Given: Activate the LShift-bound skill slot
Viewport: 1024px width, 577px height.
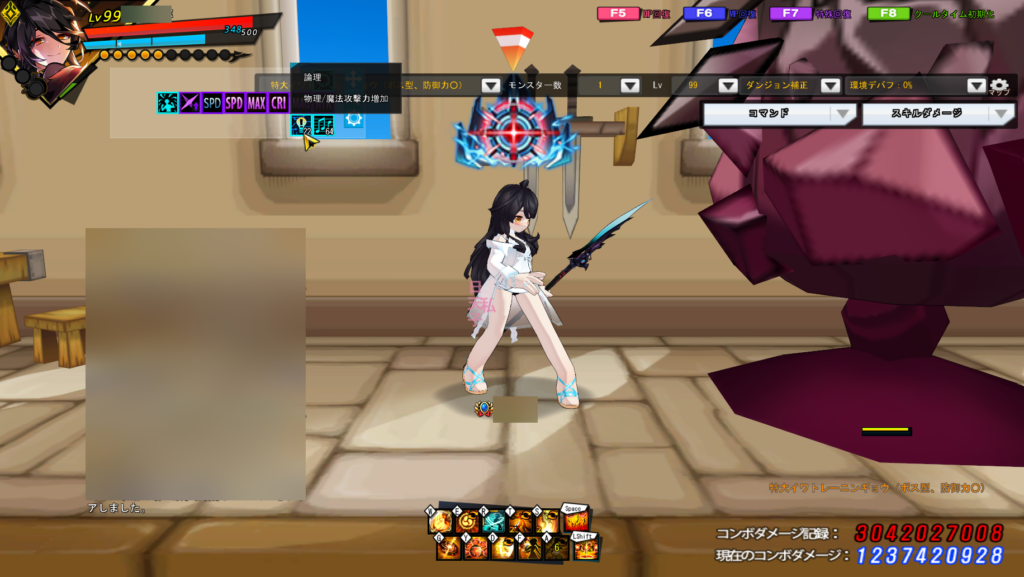Looking at the screenshot, I should coord(586,548).
